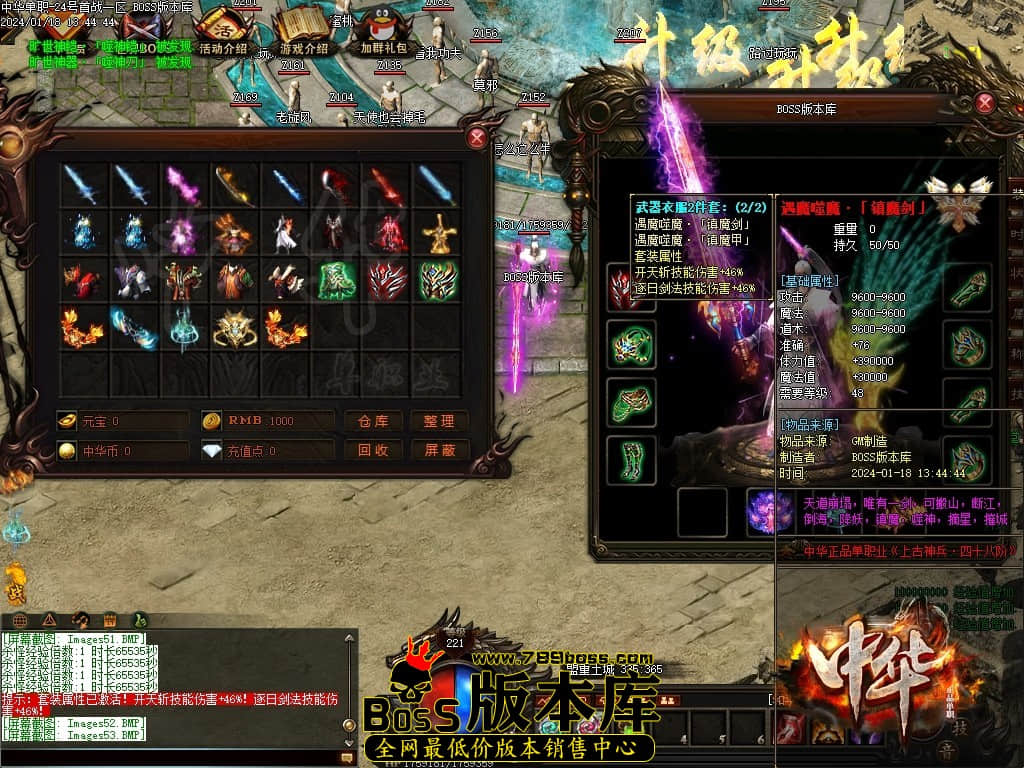1024x768 pixels.
Task: Select the cyan glowing trident item
Action: click(182, 329)
